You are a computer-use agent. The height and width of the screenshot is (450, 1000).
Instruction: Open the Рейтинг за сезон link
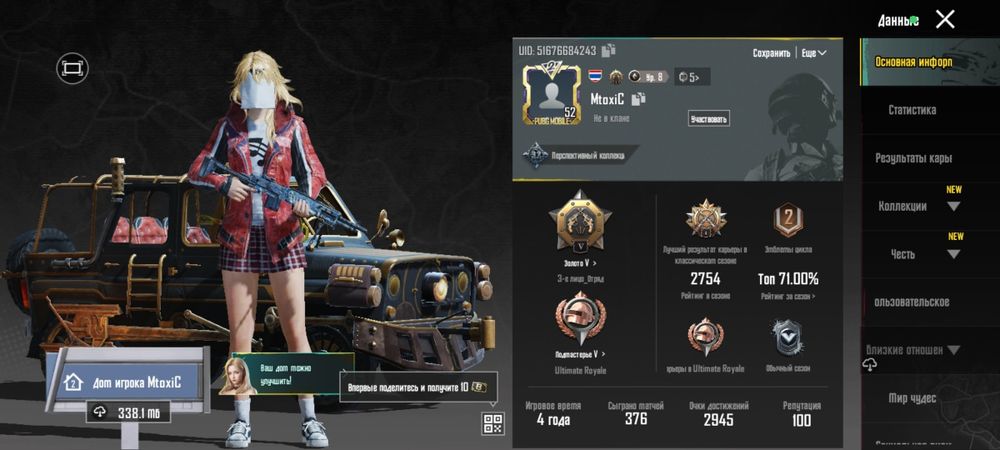coord(787,296)
